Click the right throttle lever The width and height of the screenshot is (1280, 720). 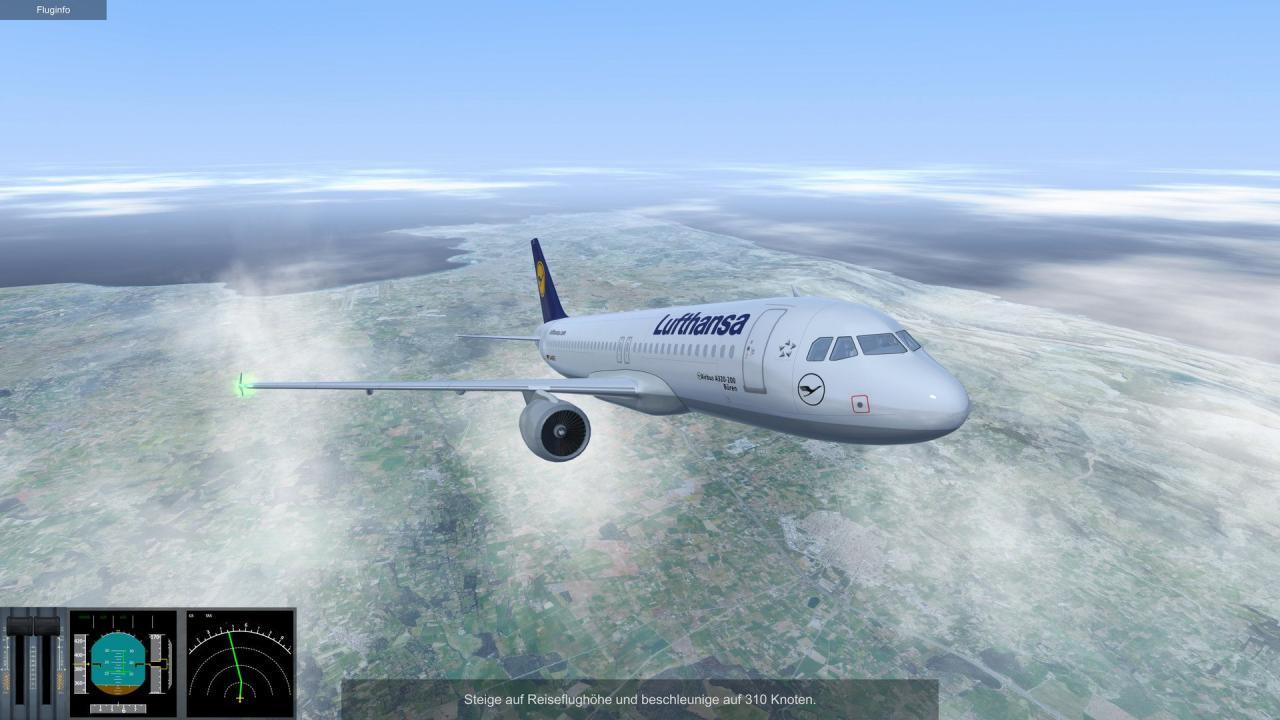point(45,627)
